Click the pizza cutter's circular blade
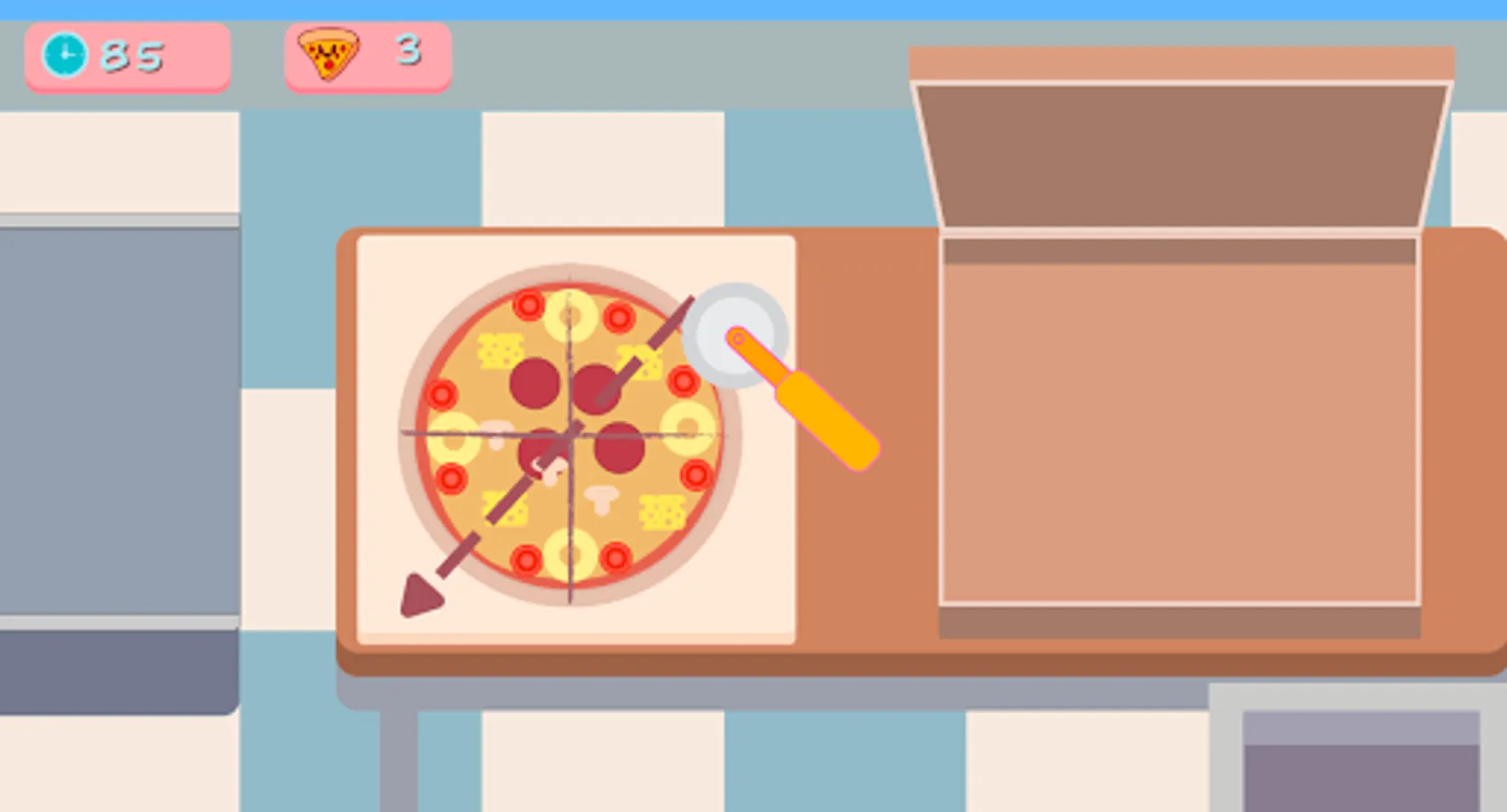The width and height of the screenshot is (1507, 812). point(733,336)
